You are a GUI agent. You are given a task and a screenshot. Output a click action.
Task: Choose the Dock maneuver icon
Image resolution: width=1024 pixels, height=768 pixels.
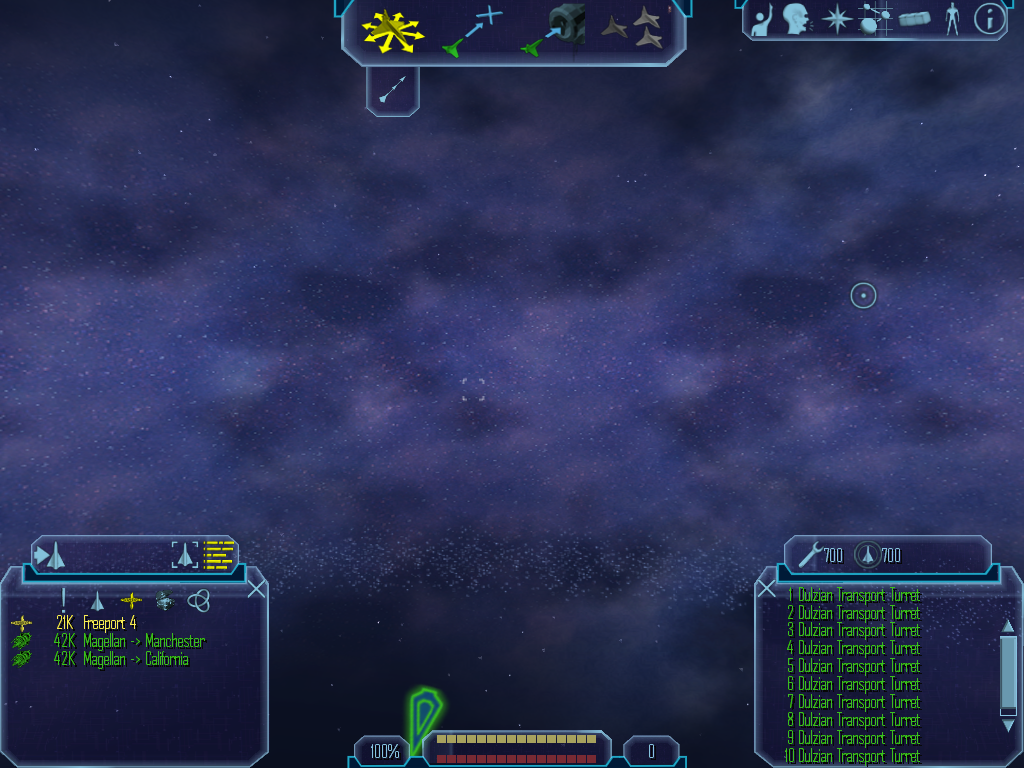(x=554, y=31)
